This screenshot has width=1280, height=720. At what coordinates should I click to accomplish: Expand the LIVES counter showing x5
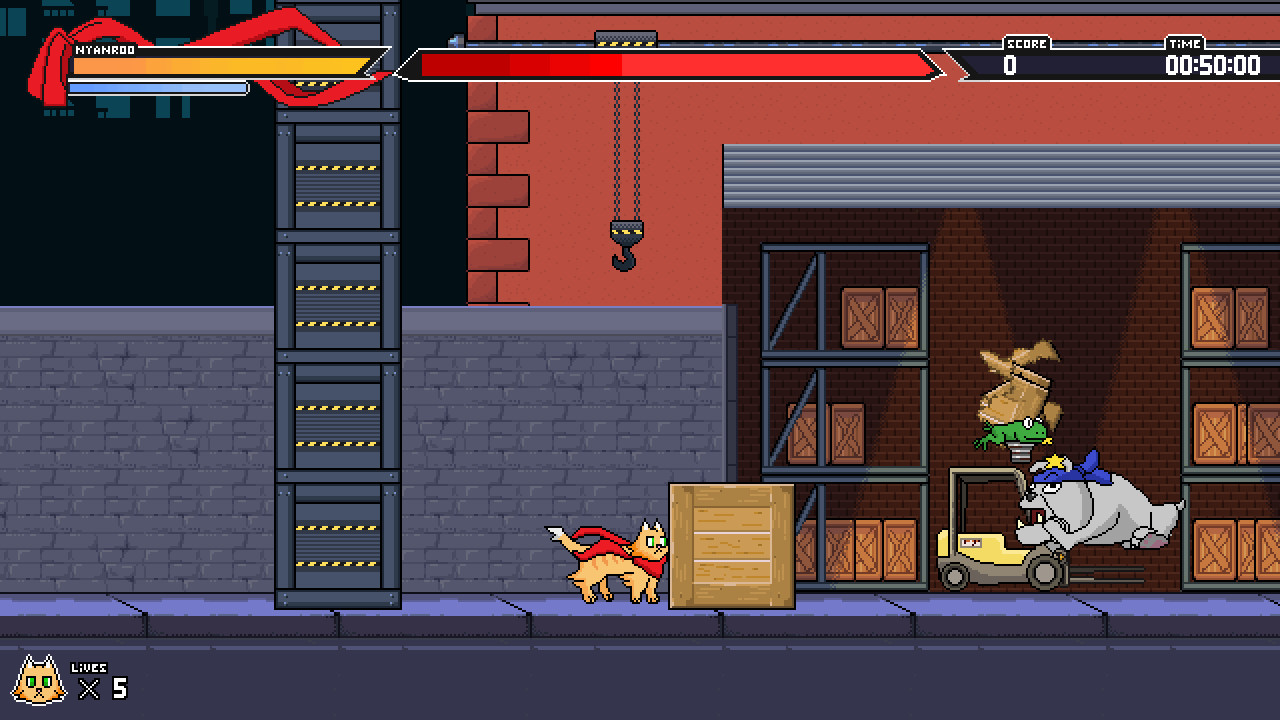pos(103,686)
